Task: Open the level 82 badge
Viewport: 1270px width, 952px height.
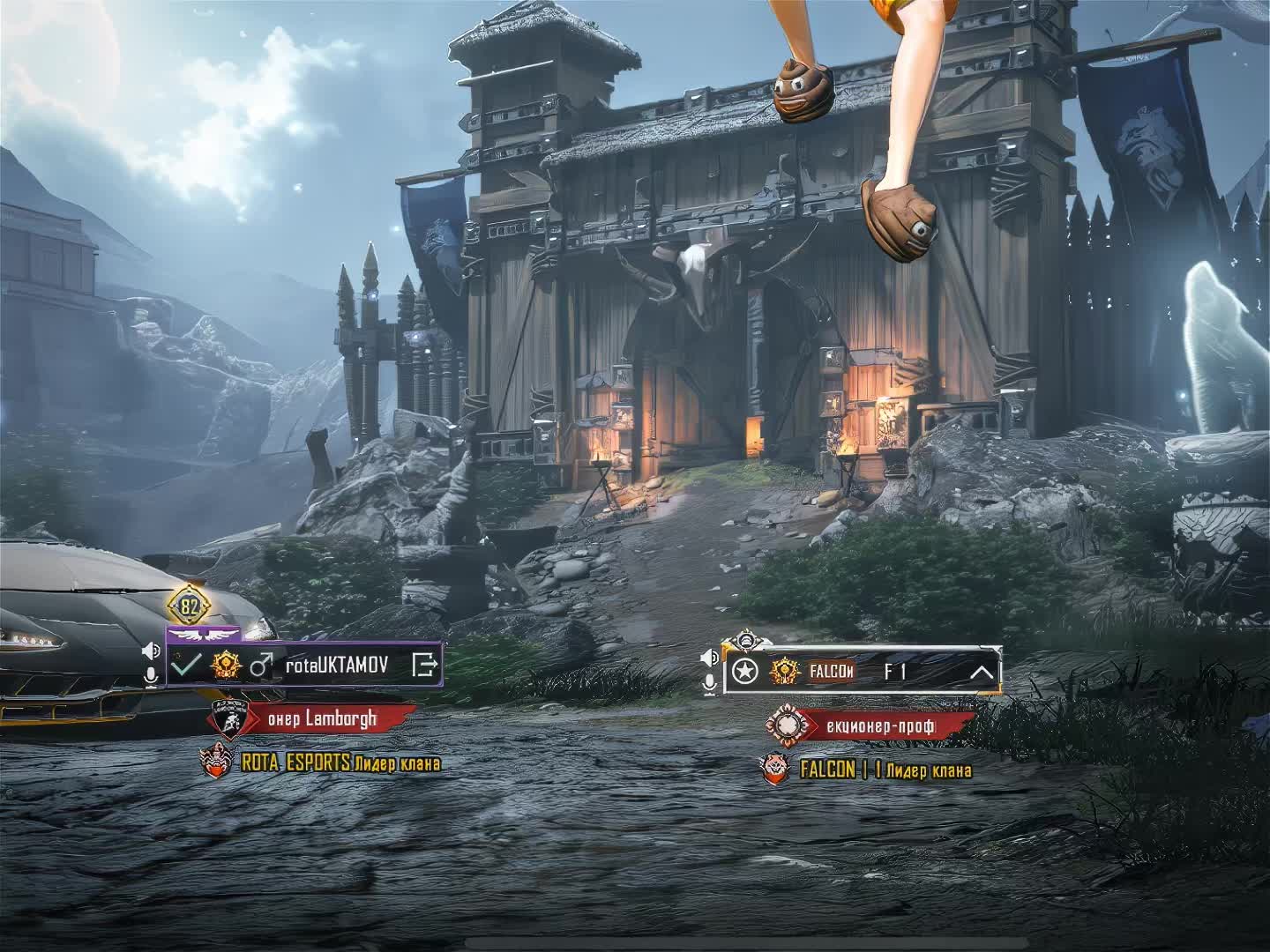Action: click(x=190, y=606)
